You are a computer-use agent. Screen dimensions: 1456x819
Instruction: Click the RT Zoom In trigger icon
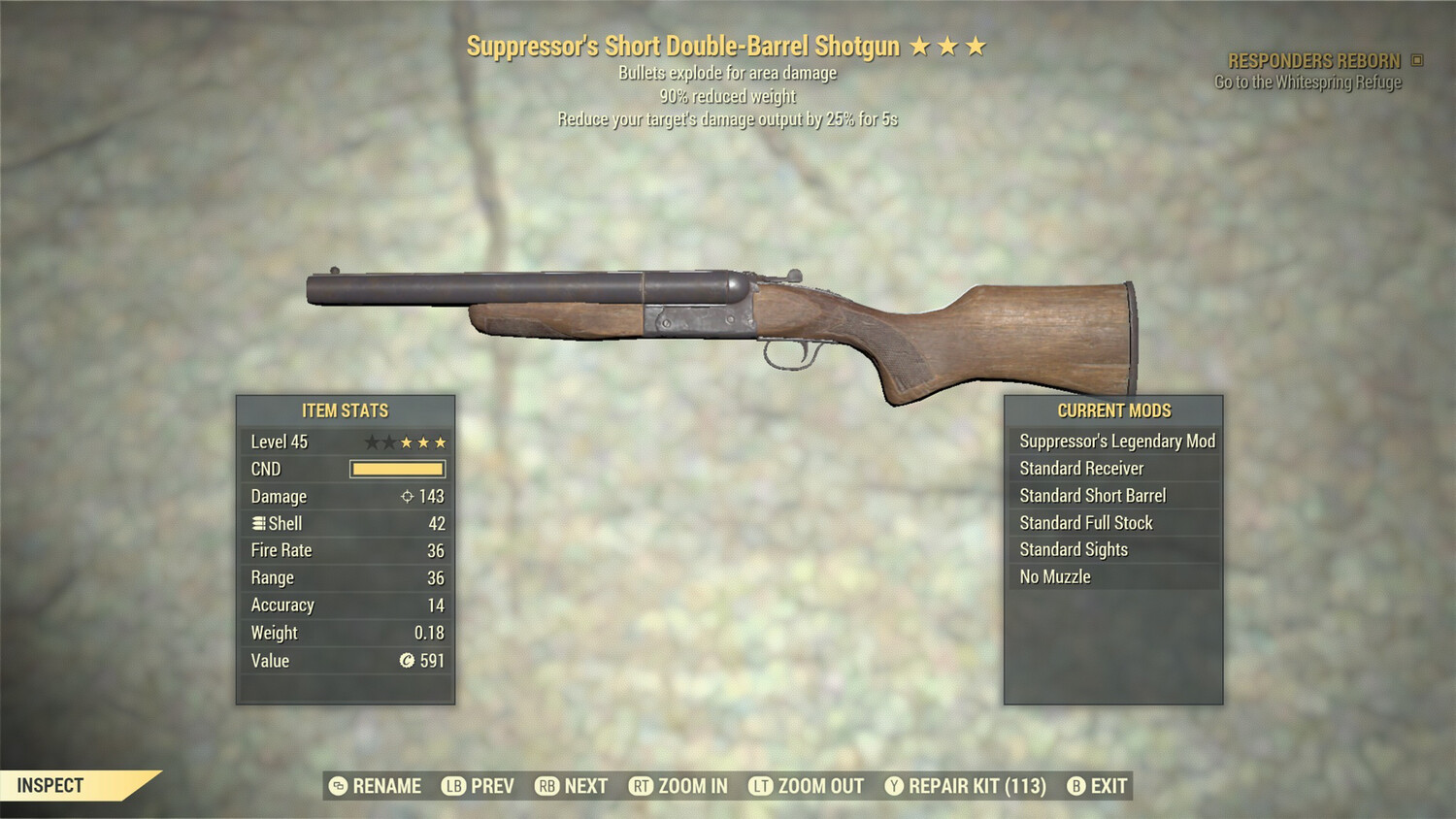(642, 786)
